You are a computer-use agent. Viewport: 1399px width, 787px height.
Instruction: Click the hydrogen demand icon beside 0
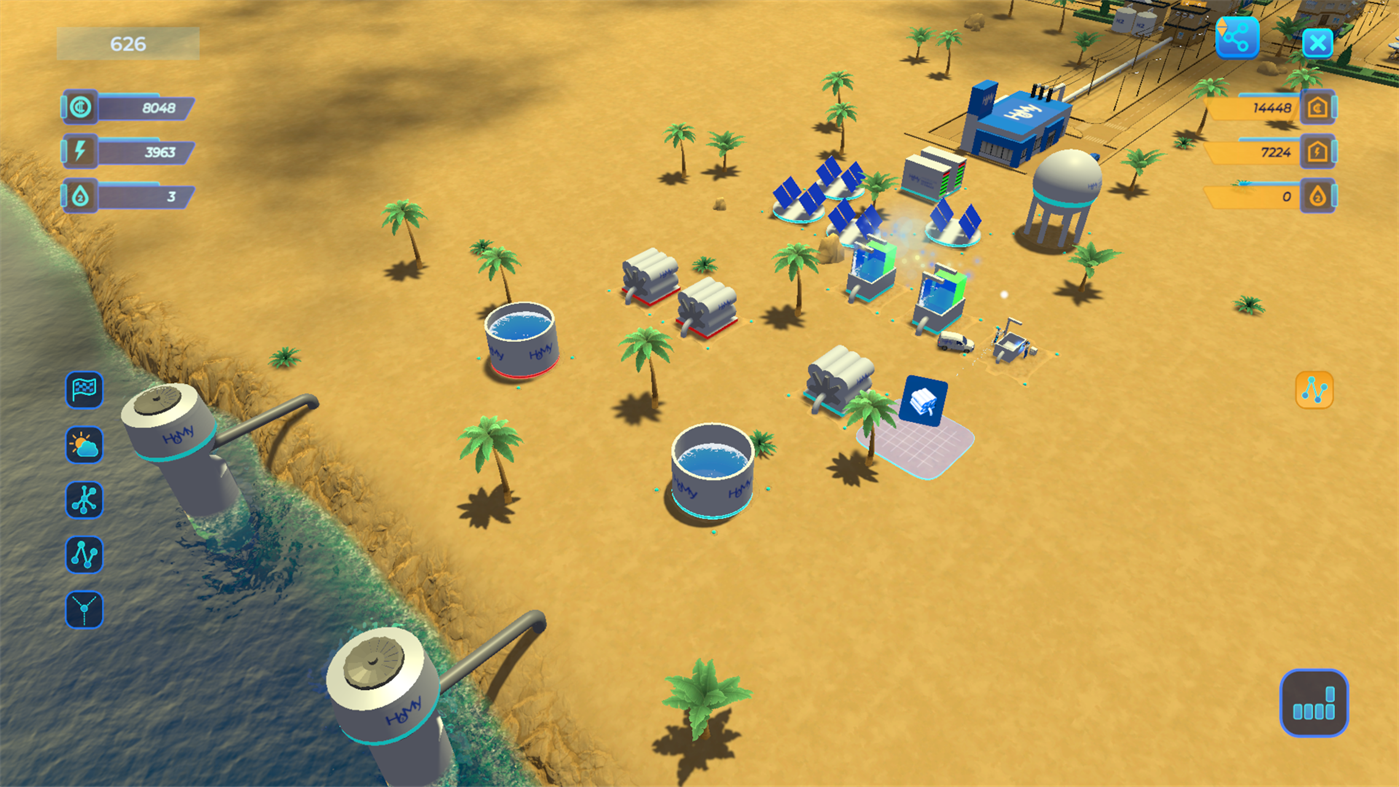(1317, 196)
